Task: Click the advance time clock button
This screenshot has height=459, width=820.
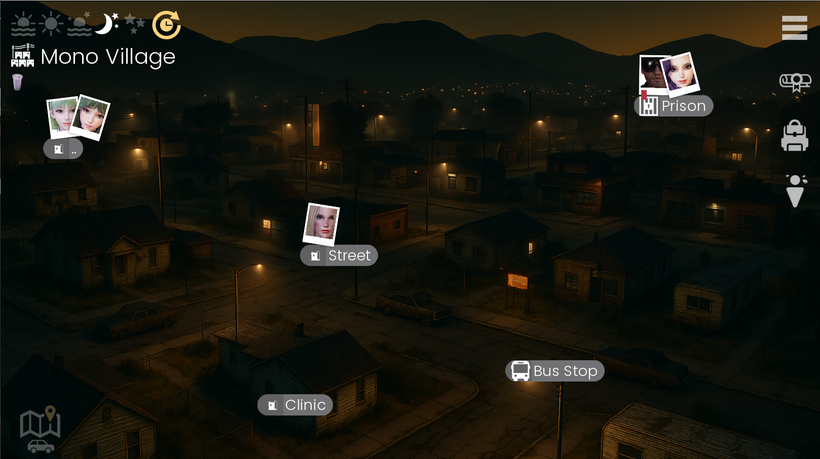Action: [166, 22]
